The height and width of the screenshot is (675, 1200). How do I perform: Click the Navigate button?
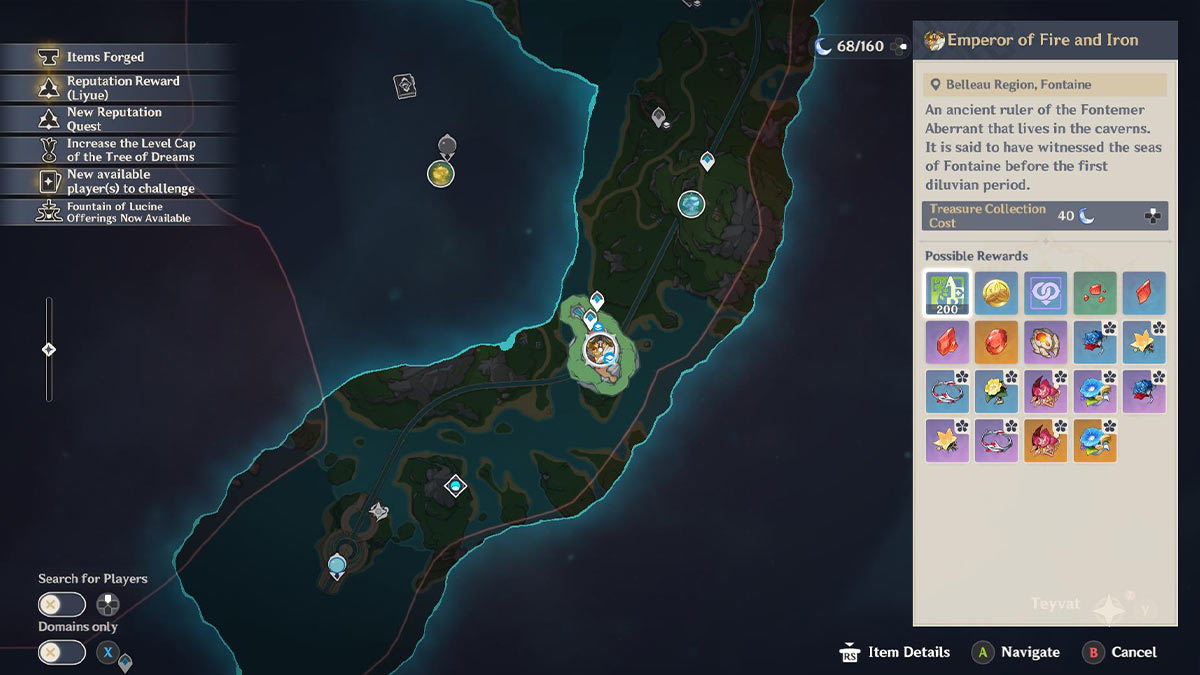coord(1016,652)
